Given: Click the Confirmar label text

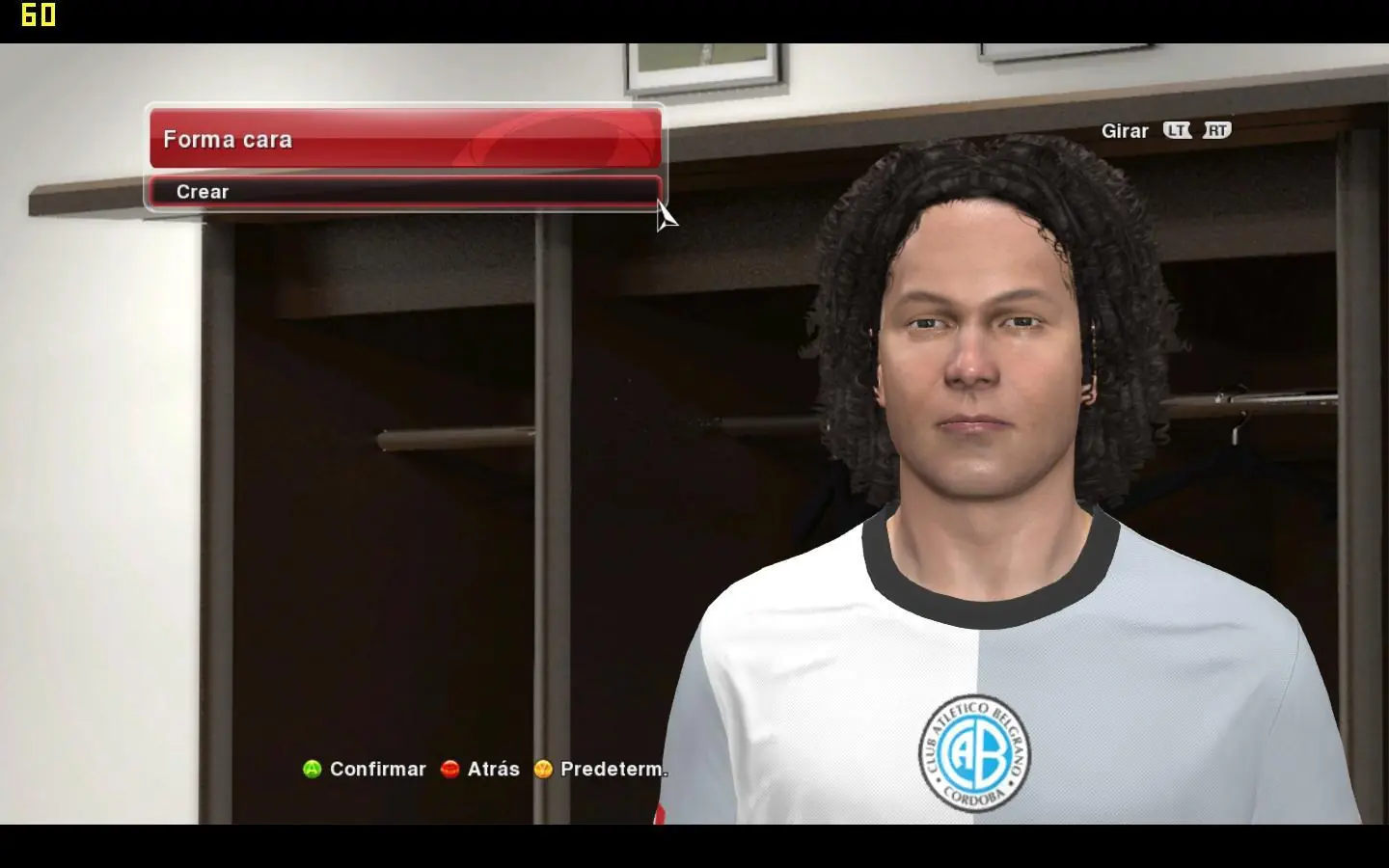Looking at the screenshot, I should point(378,770).
